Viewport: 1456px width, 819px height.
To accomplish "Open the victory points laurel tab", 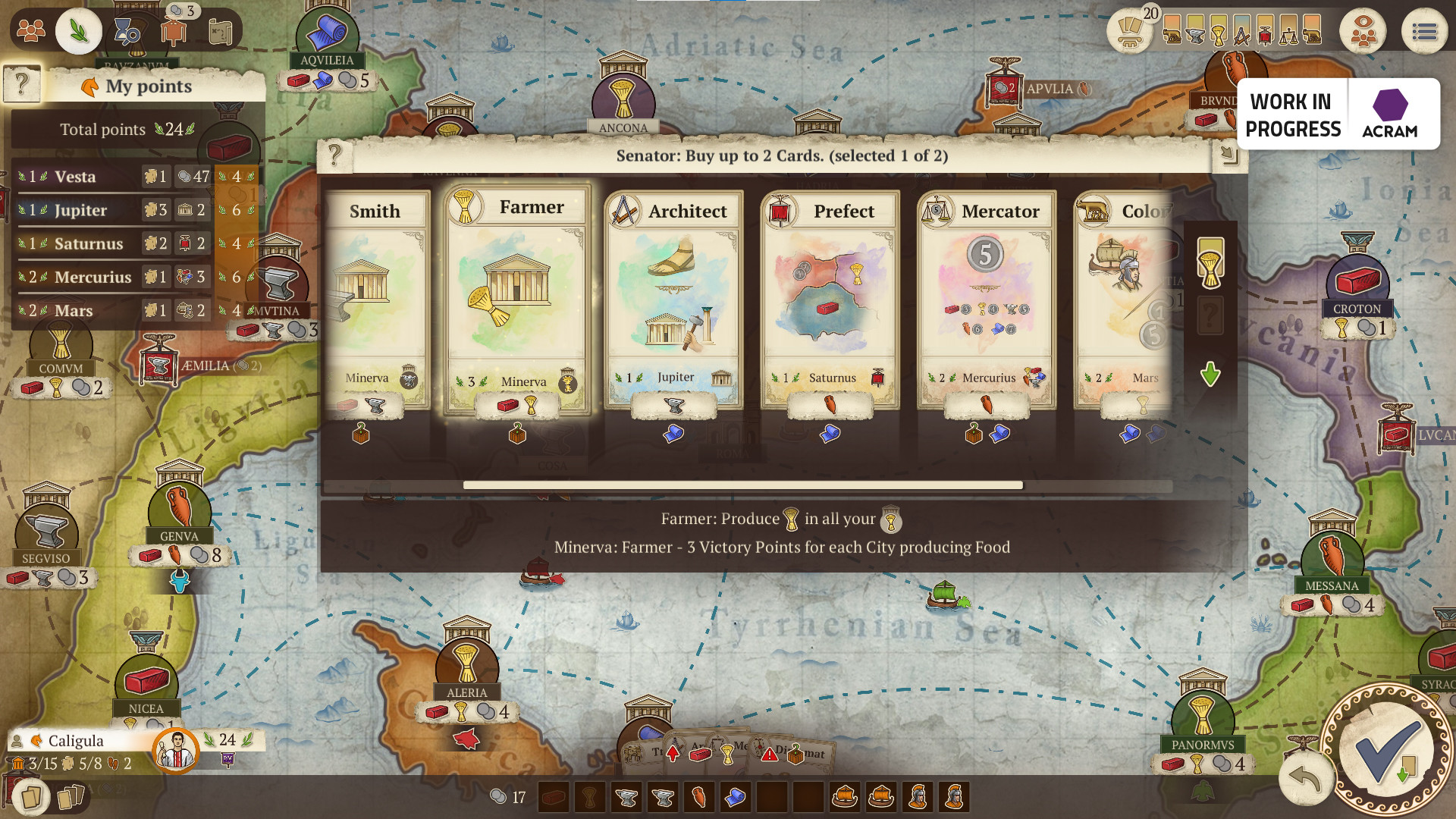I will point(78,31).
